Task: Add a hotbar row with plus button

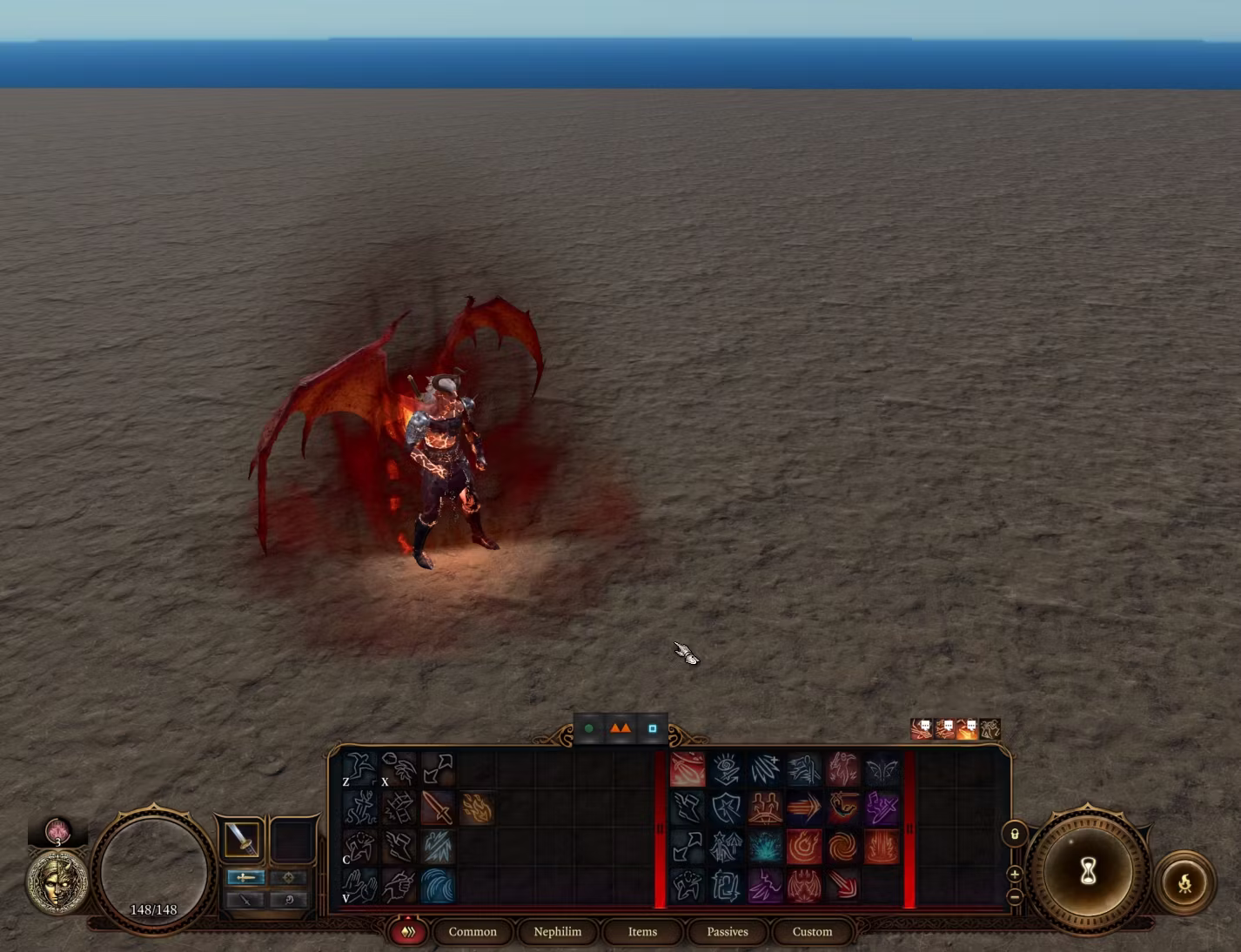Action: click(x=1015, y=874)
